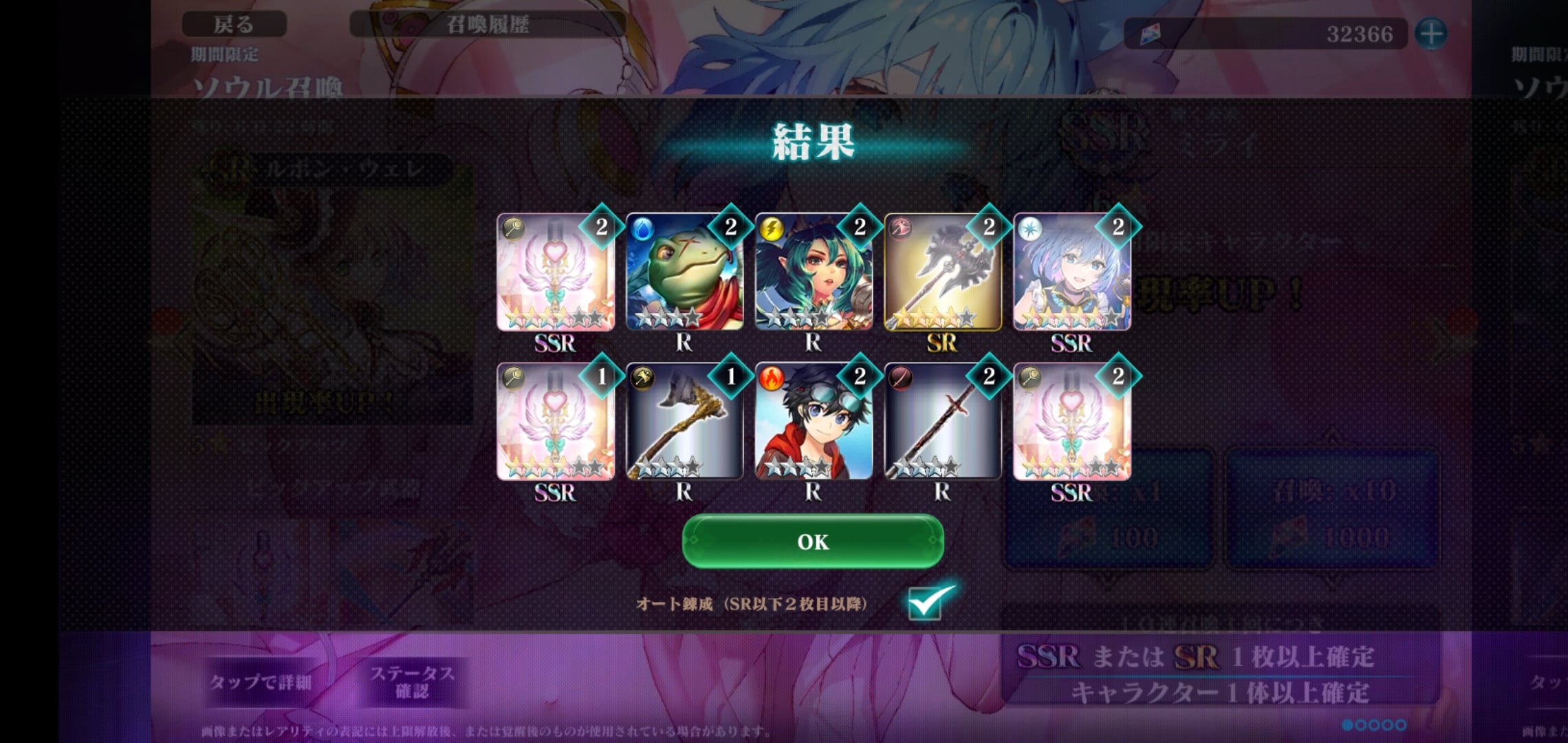Viewport: 1568px width, 743px height.
Task: Confirm the summon results with OK
Action: 813,541
